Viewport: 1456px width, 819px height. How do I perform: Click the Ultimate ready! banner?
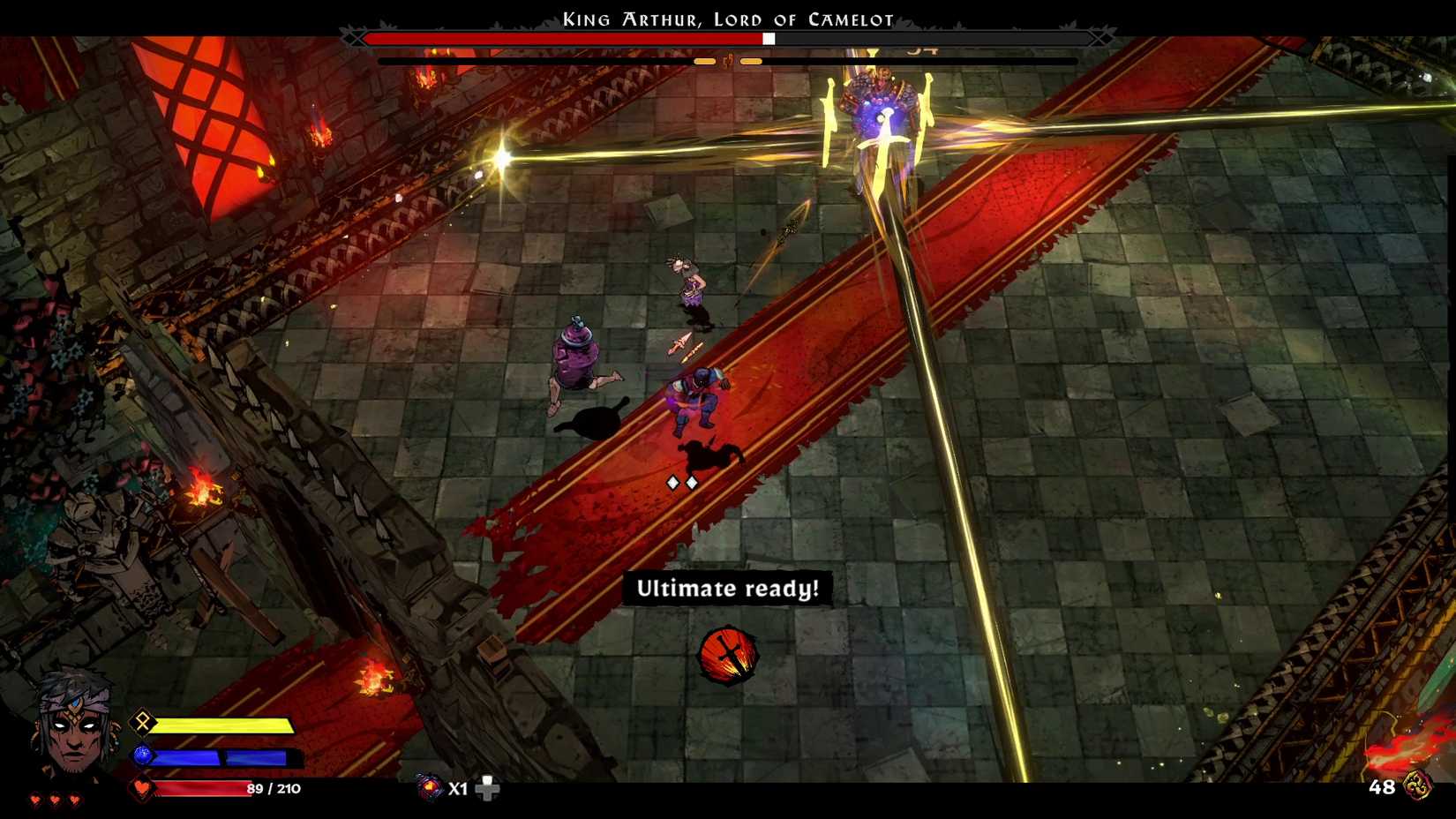[x=728, y=590]
